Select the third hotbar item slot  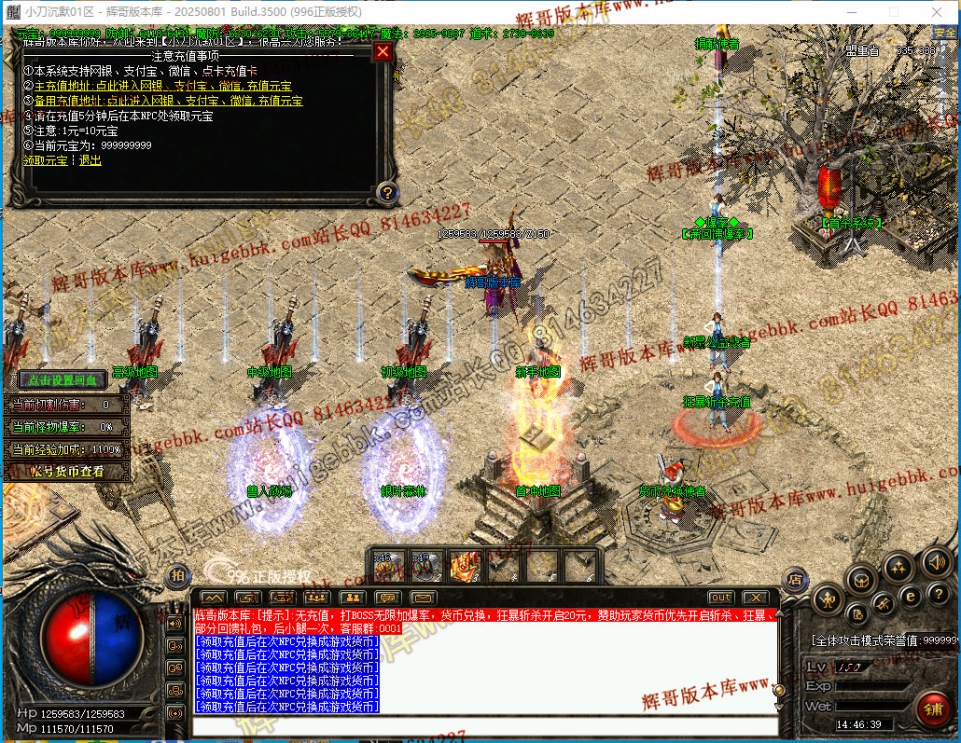coord(464,567)
